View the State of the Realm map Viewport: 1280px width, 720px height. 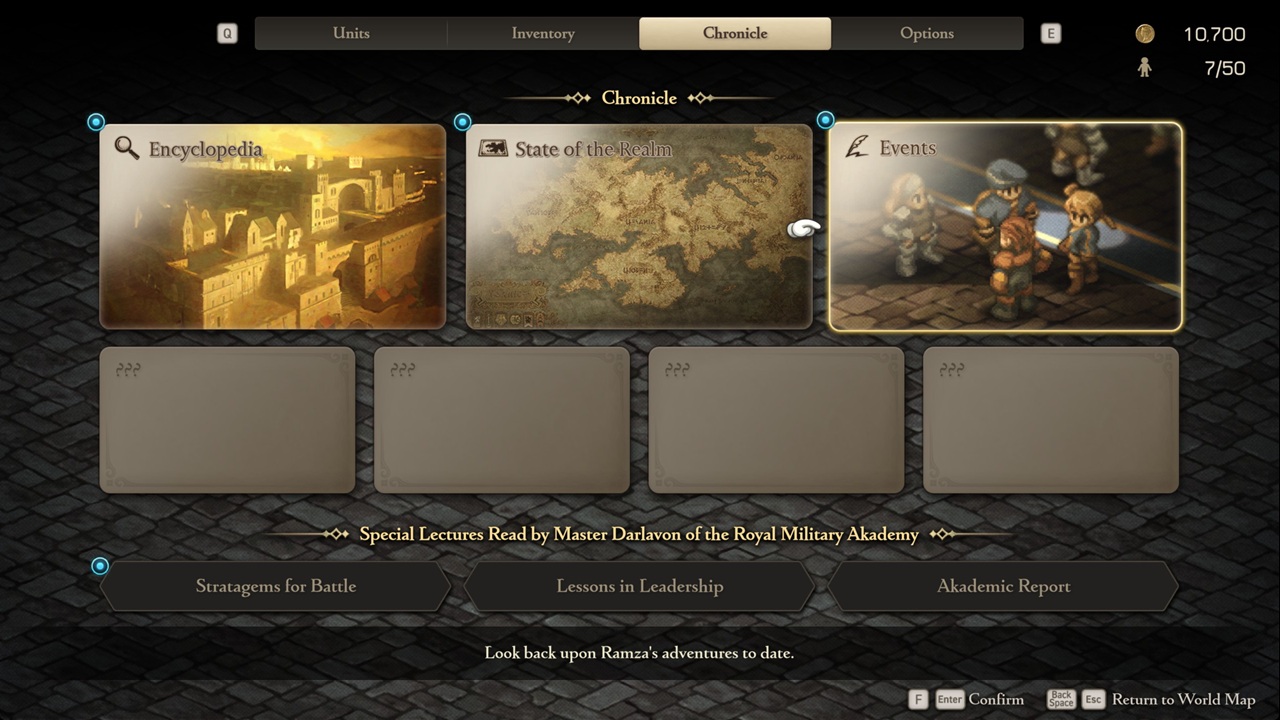[639, 226]
